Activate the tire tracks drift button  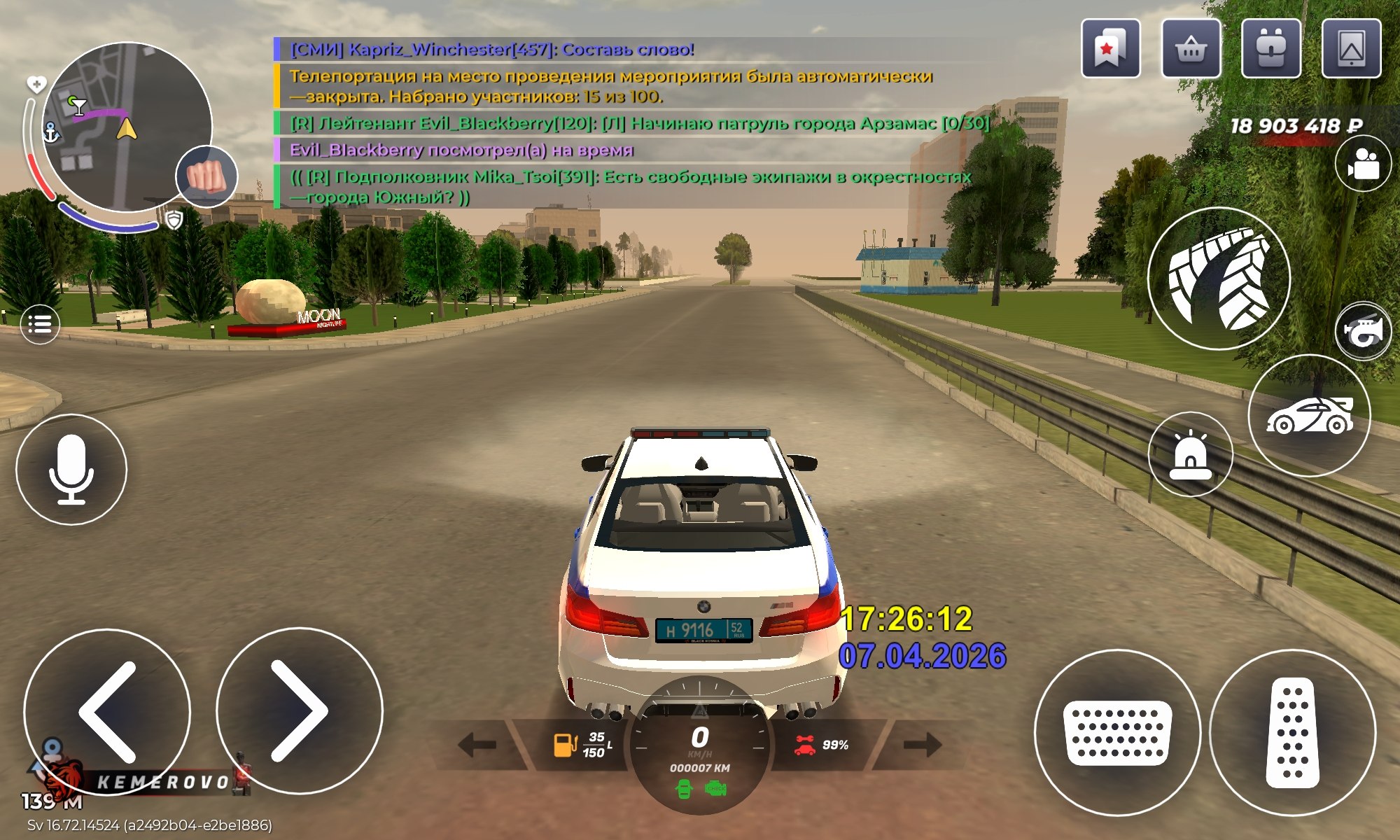1219,279
